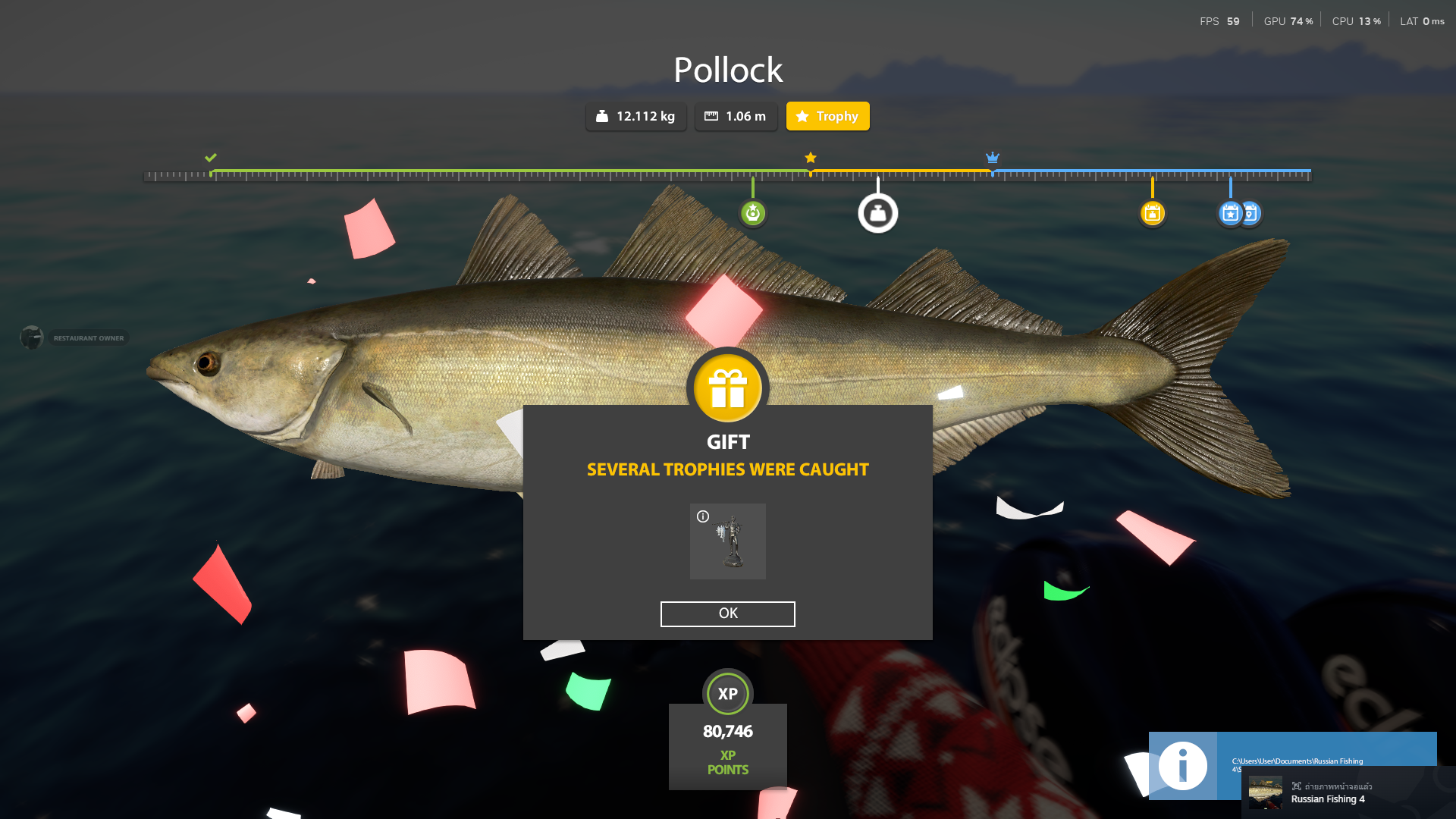Click the screenshot preview in the Steam popup
The image size is (1456, 819).
pos(1265,792)
